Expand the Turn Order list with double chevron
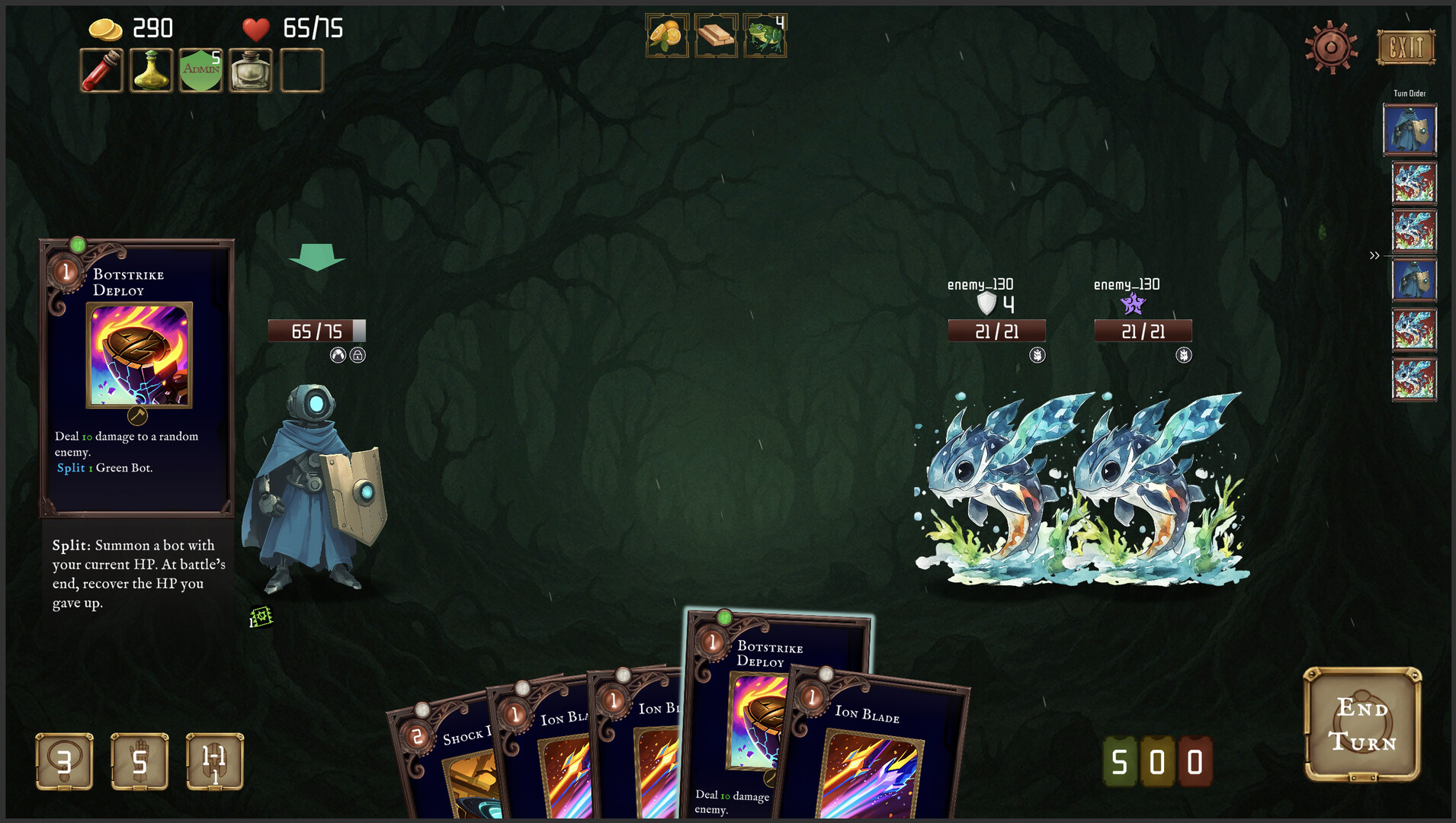The height and width of the screenshot is (823, 1456). tap(1374, 255)
